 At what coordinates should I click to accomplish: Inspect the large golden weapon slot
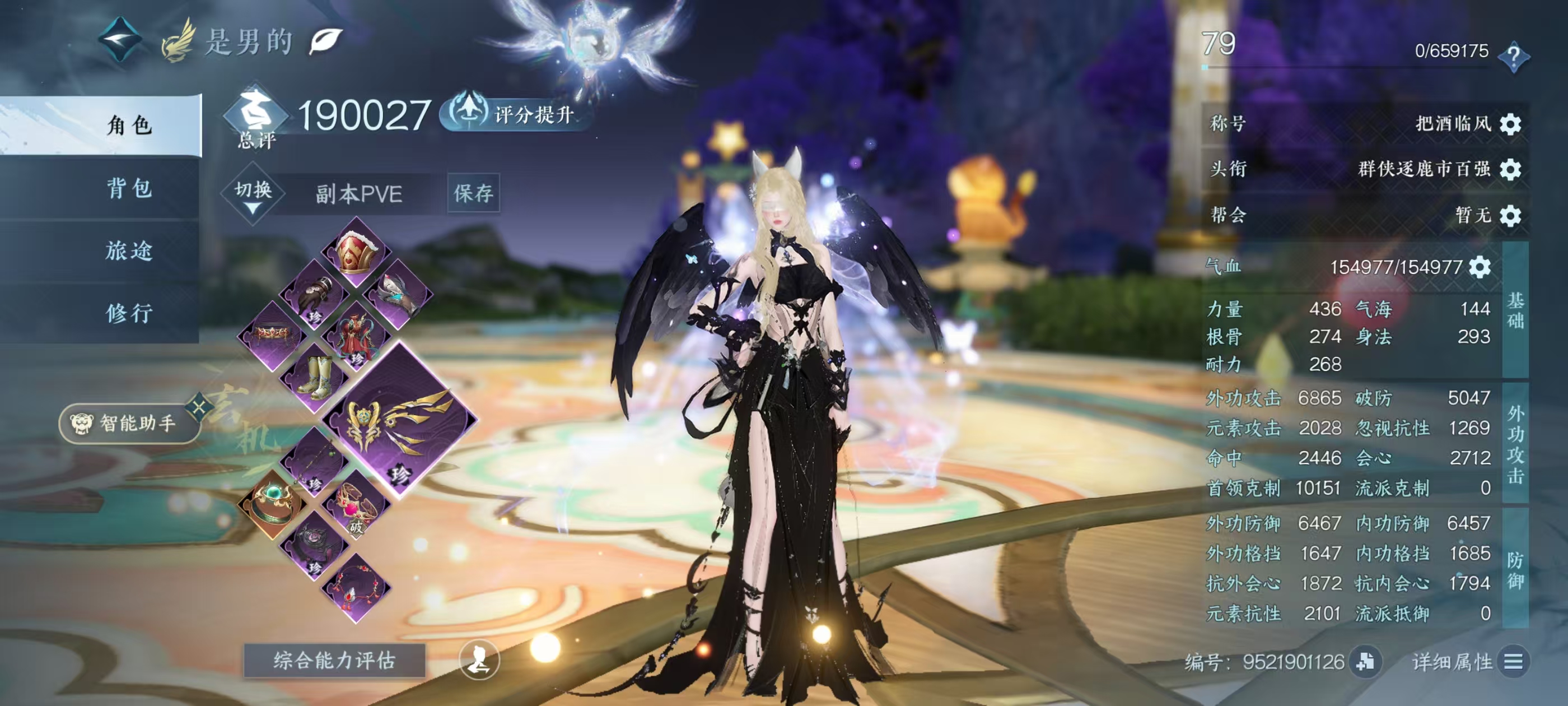(399, 420)
